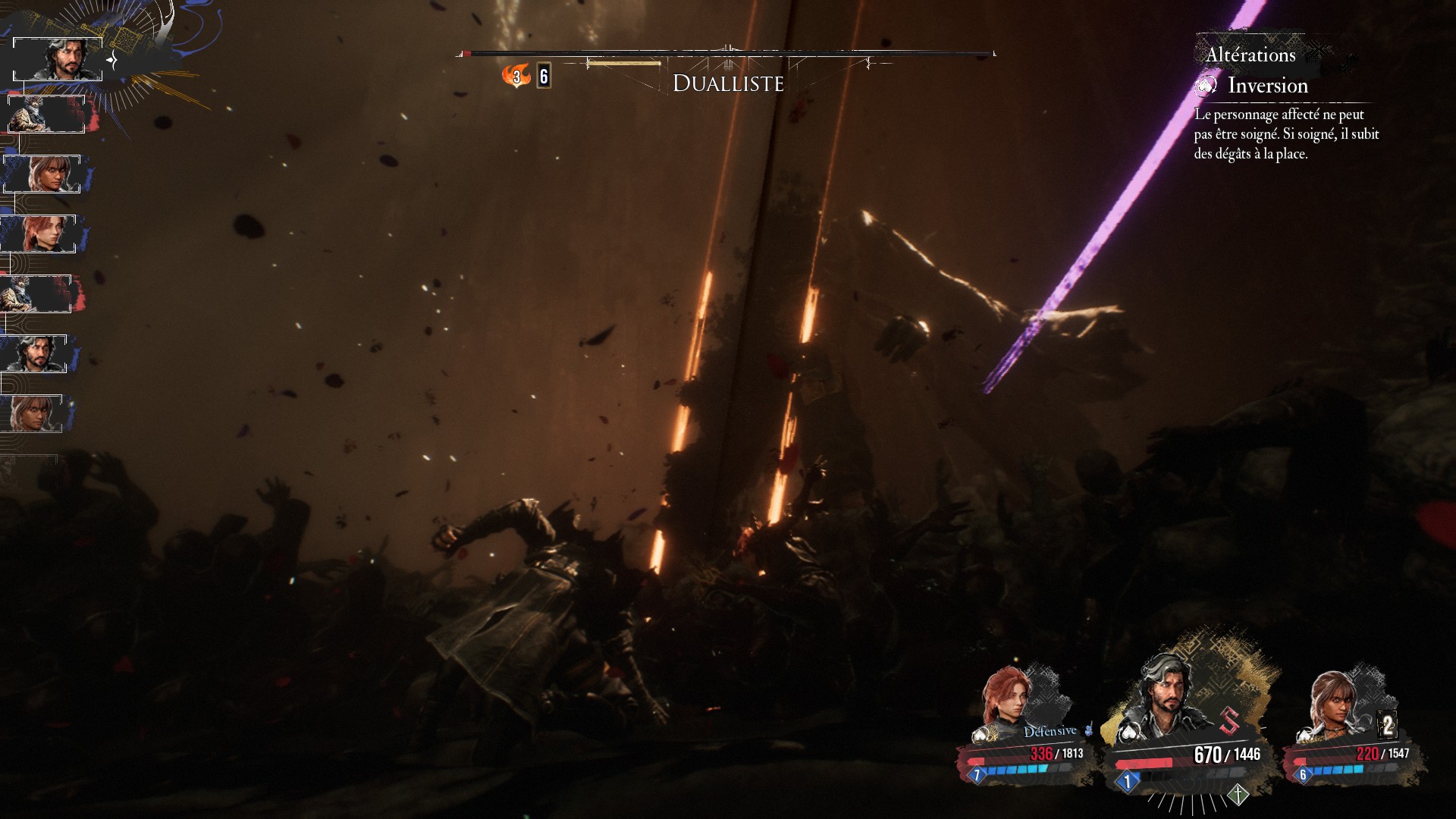Click the red overcharge symbol beside Gustave
The width and height of the screenshot is (1456, 819).
(x=1229, y=720)
